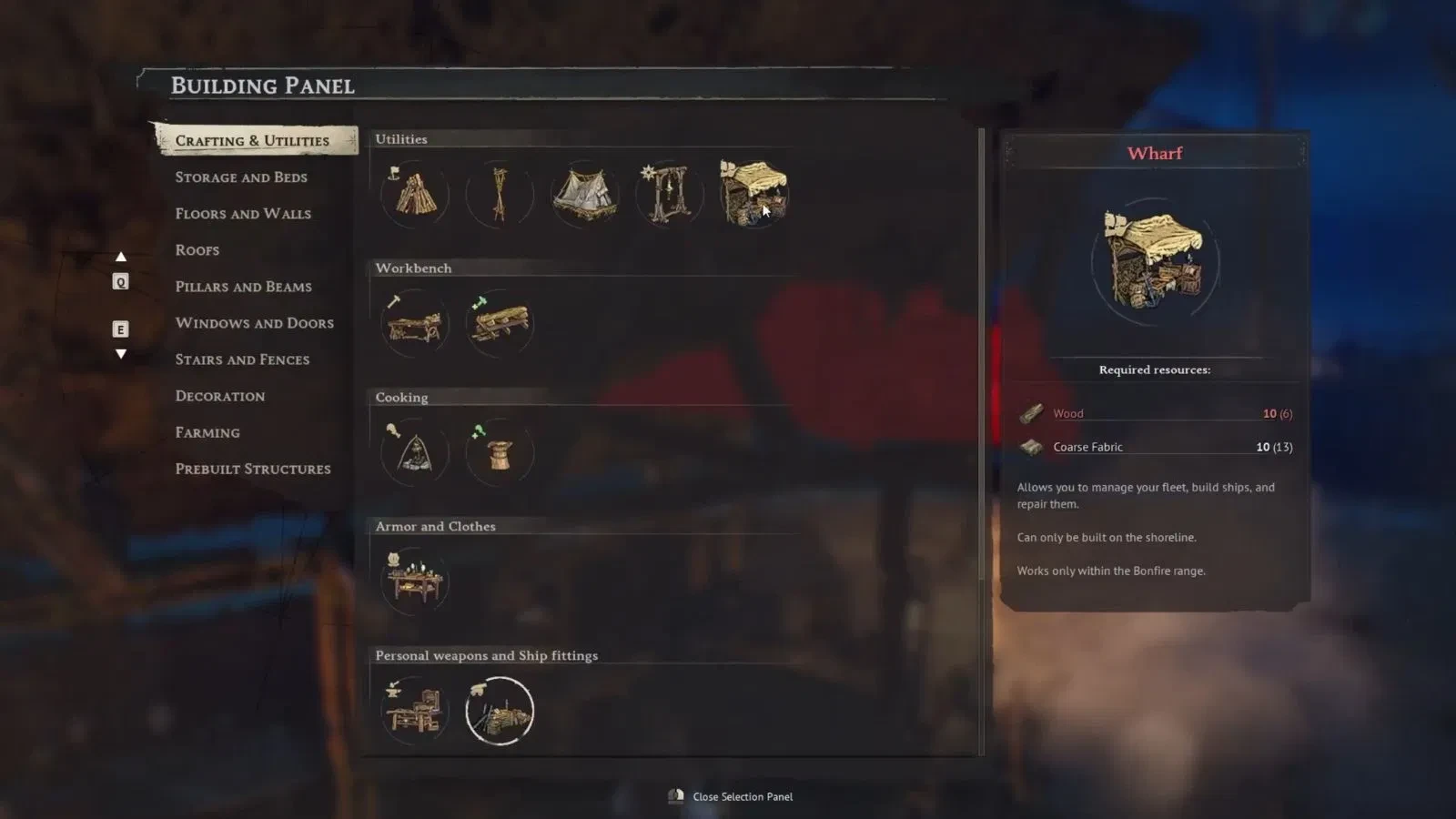Pick the hanging lantern gallows structure
The height and width of the screenshot is (819, 1456).
(669, 194)
